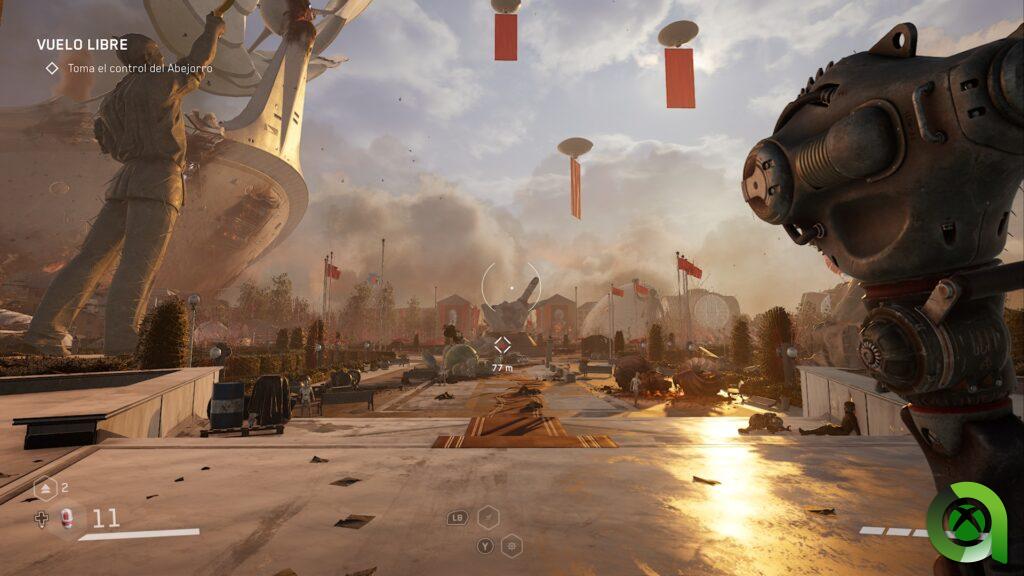Click the hexagonal stacked-arrow icon

[46, 489]
